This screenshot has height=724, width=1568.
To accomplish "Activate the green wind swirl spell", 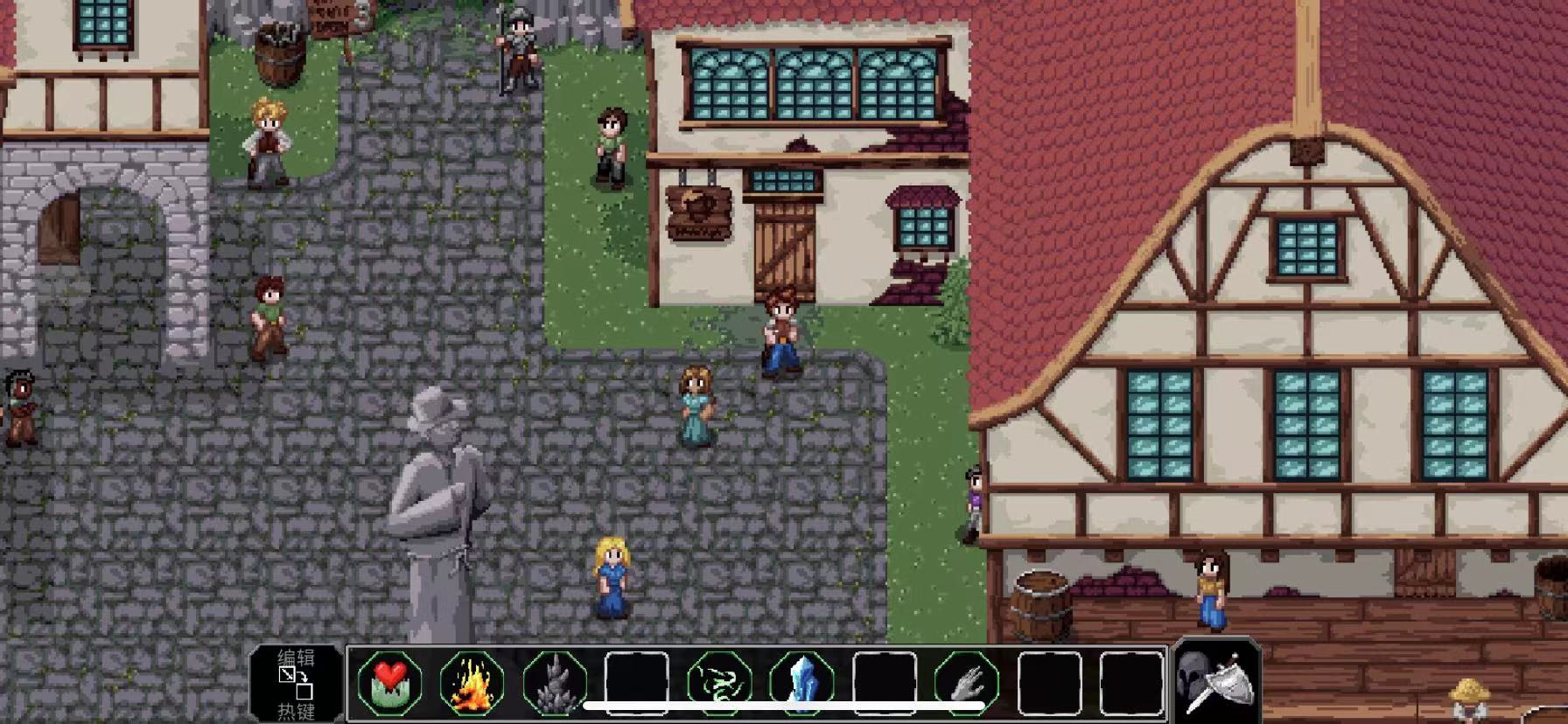I will (719, 682).
